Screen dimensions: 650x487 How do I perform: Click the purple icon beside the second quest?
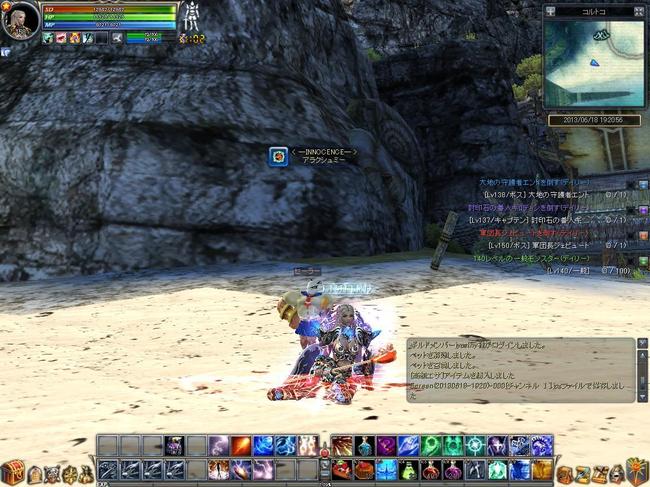point(643,208)
